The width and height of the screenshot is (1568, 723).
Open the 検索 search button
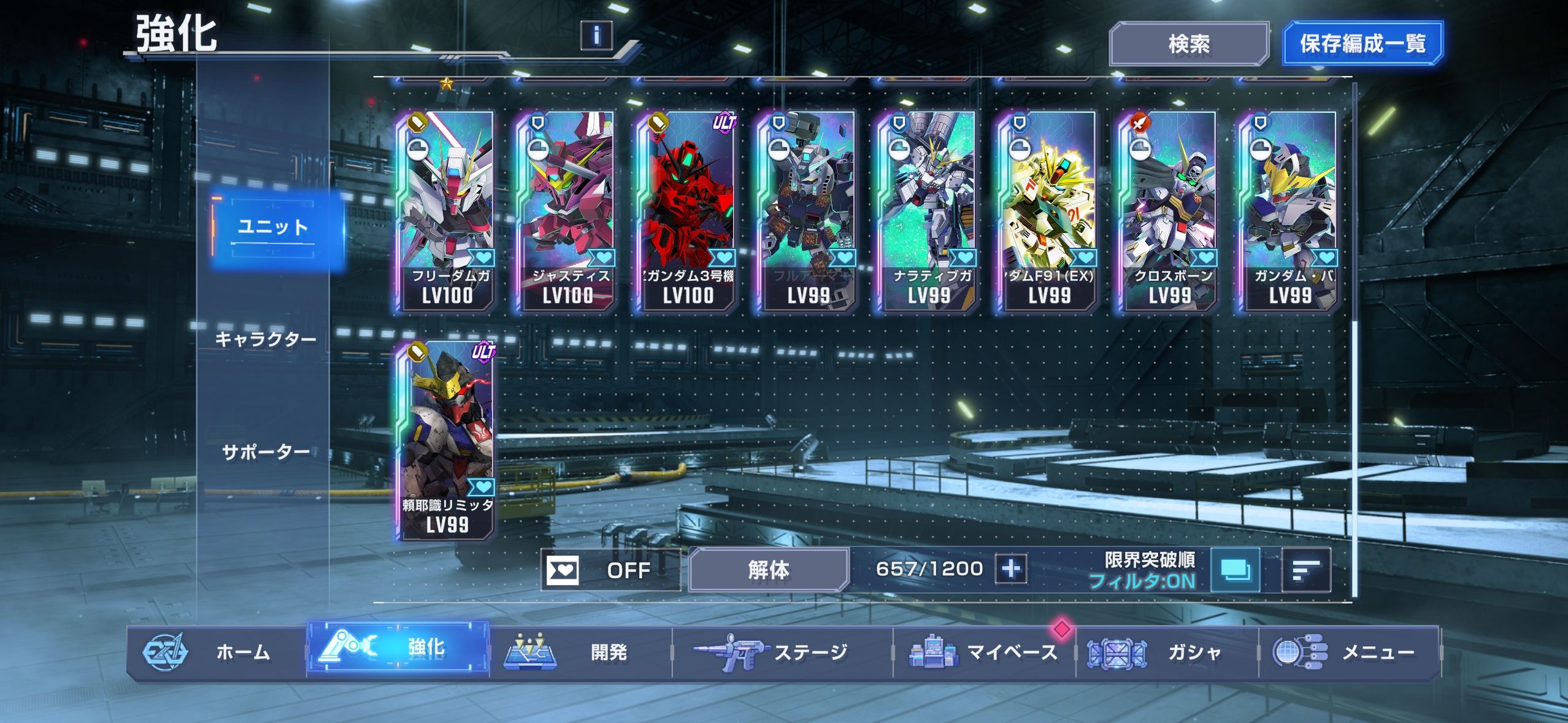pyautogui.click(x=1188, y=44)
